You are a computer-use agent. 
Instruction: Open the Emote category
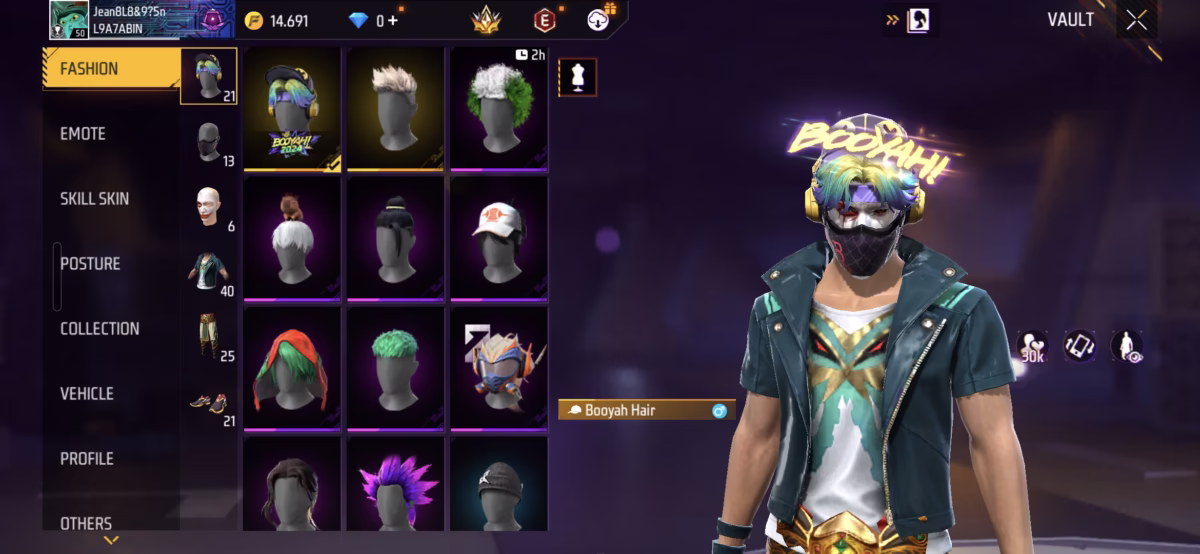tap(83, 134)
